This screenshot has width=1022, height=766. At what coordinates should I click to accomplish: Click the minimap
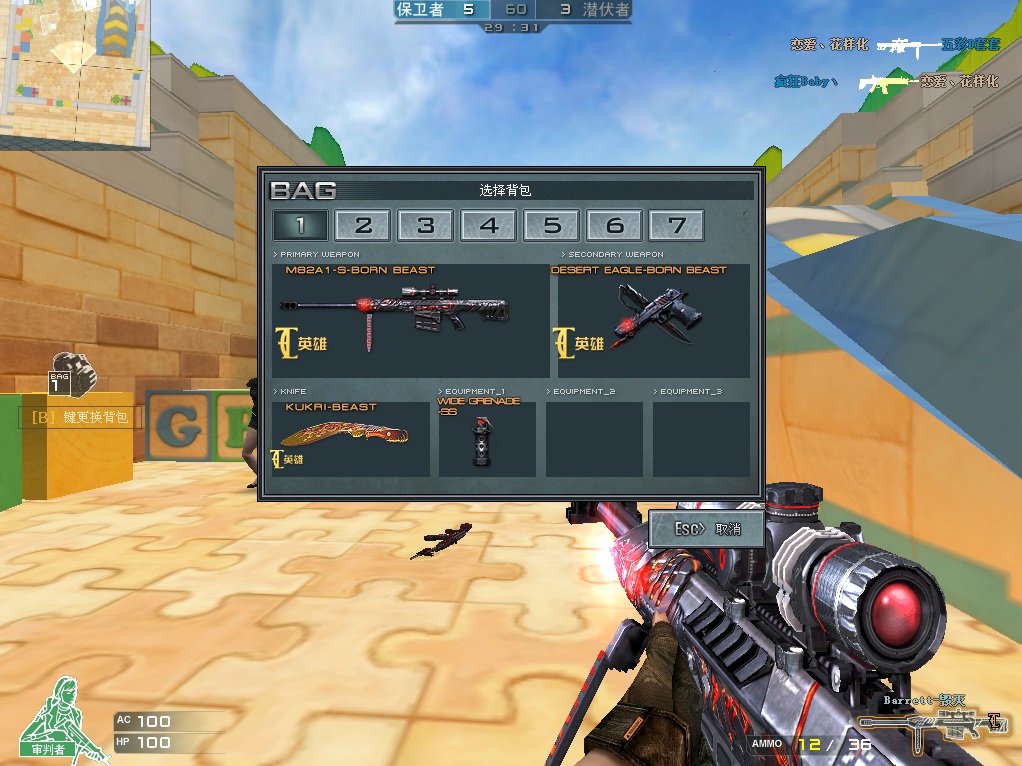tap(75, 72)
